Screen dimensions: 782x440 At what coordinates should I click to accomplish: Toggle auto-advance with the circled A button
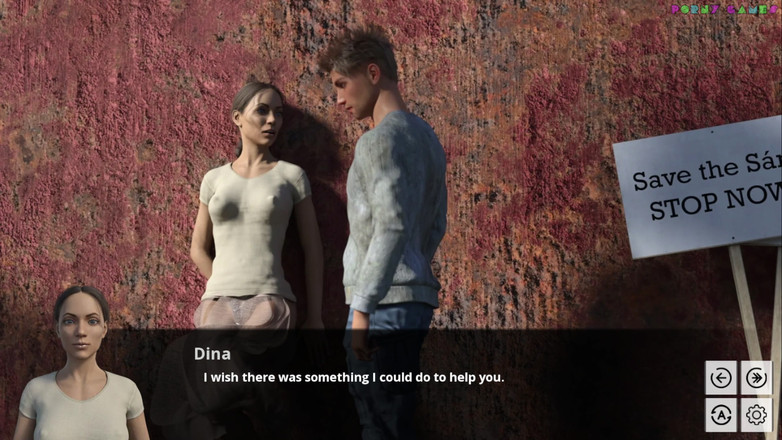720,414
